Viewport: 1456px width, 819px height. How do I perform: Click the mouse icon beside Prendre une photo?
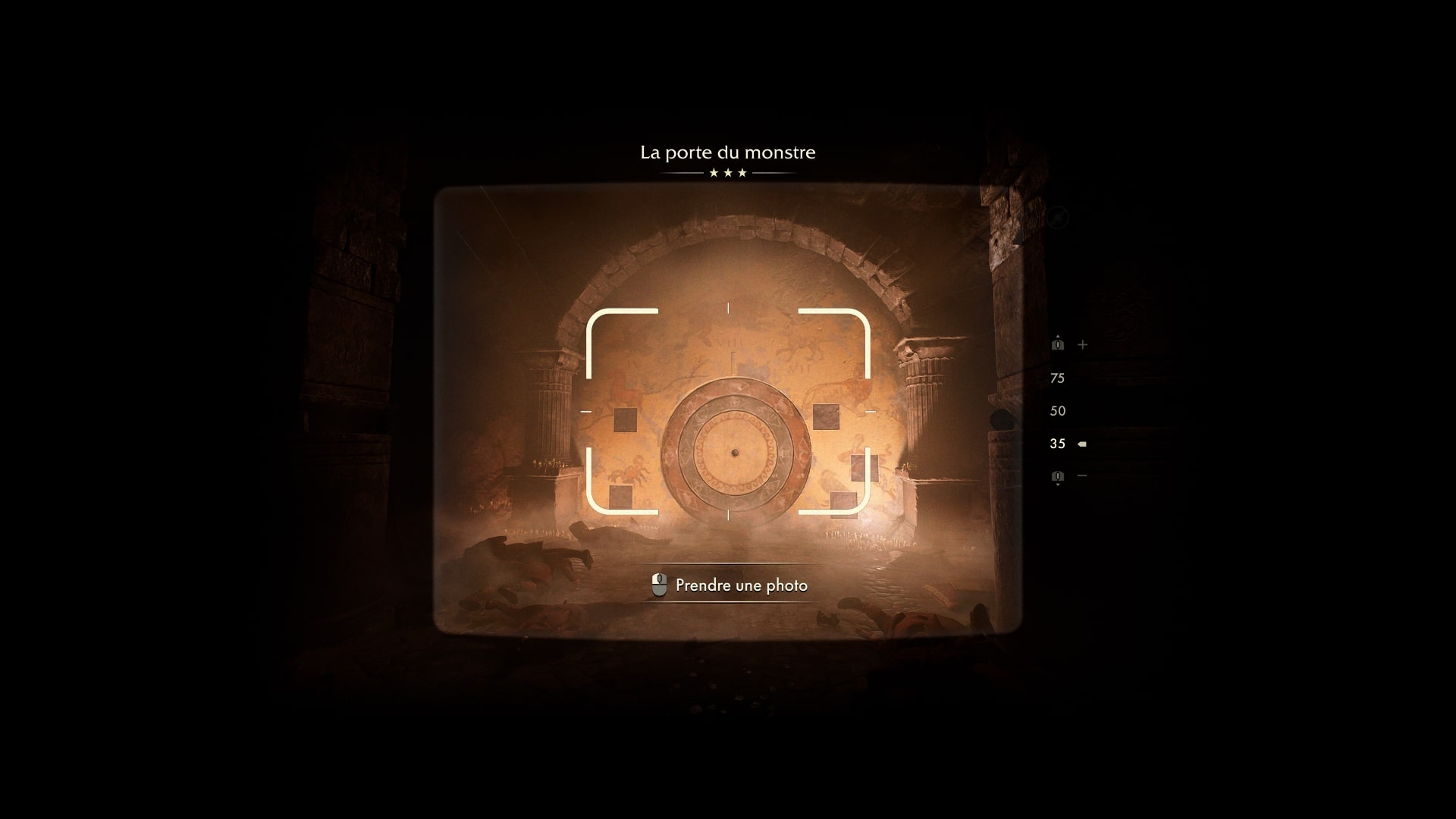point(661,585)
